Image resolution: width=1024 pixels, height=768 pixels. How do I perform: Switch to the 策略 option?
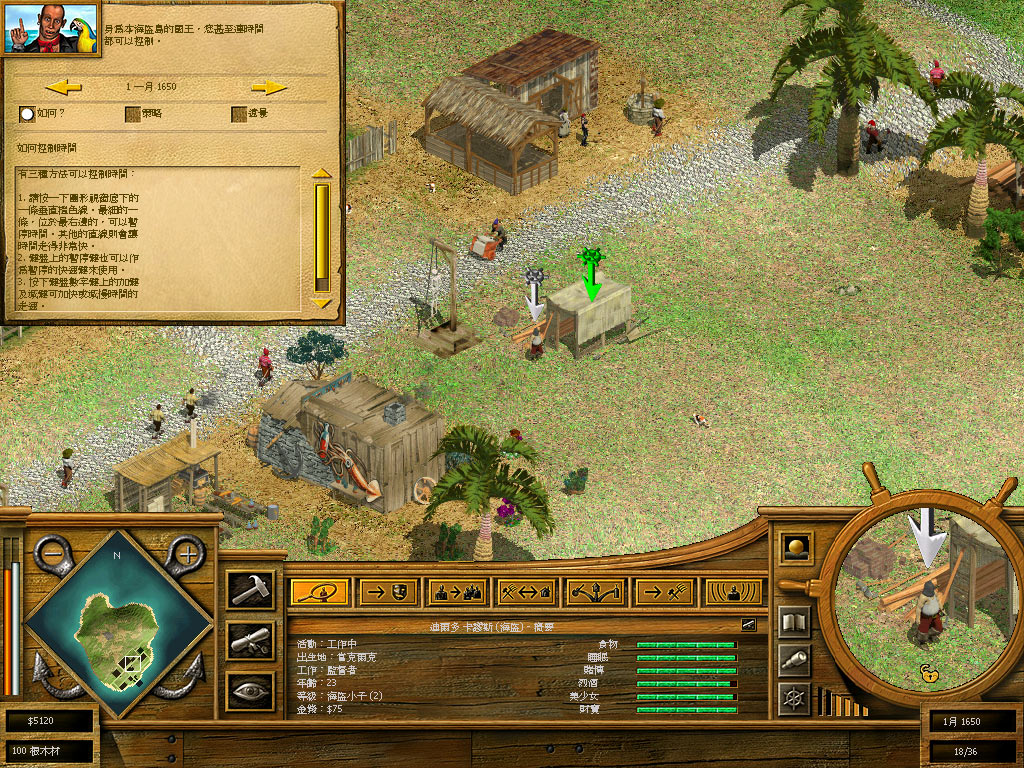pyautogui.click(x=132, y=114)
